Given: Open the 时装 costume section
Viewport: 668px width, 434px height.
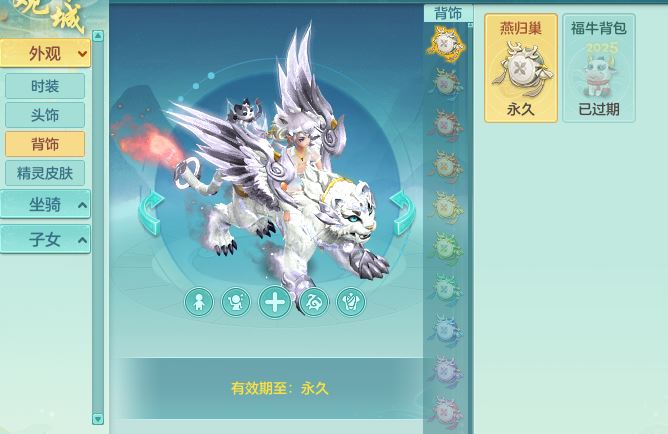Looking at the screenshot, I should (45, 86).
